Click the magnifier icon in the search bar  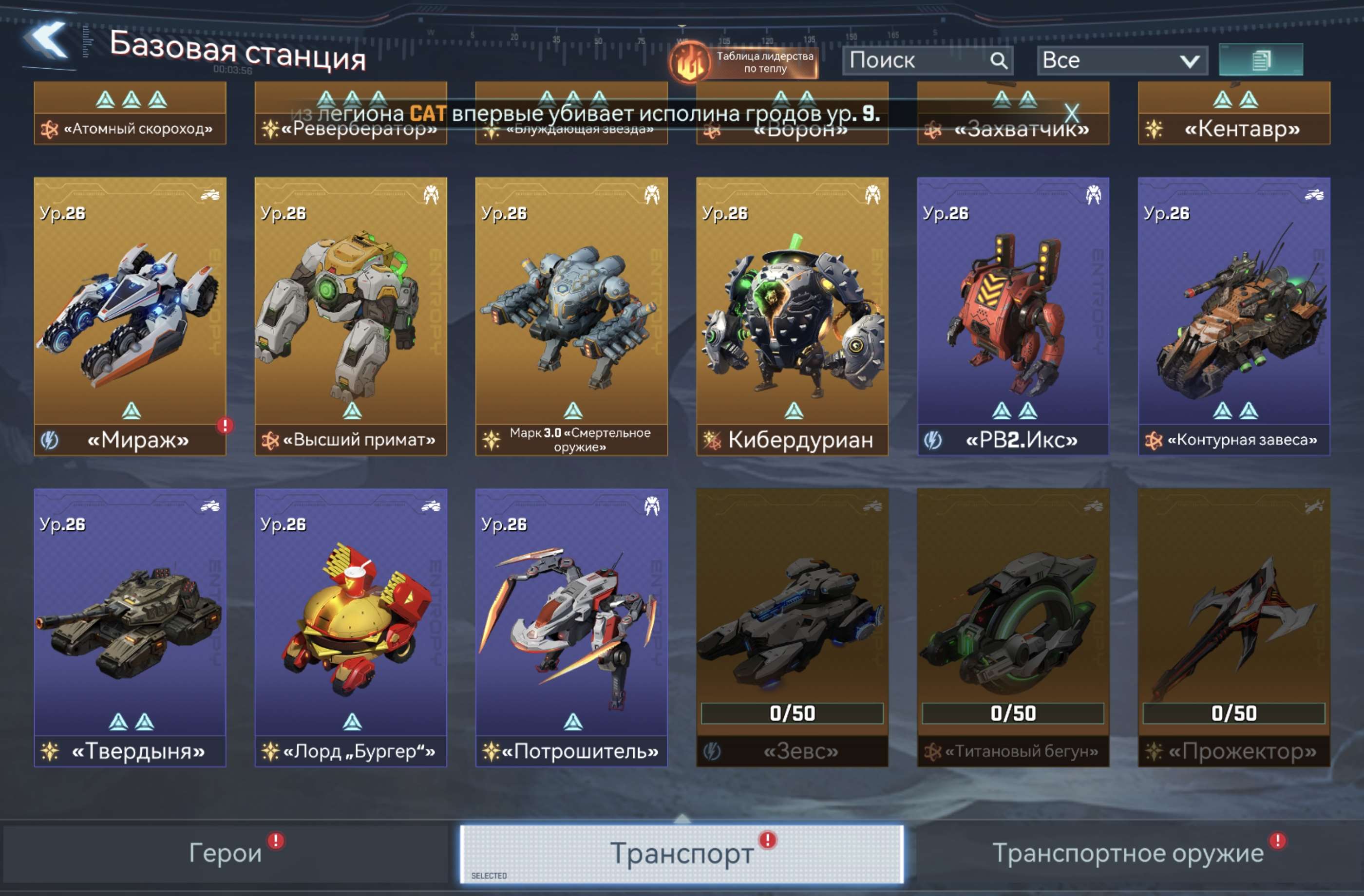(x=1001, y=61)
